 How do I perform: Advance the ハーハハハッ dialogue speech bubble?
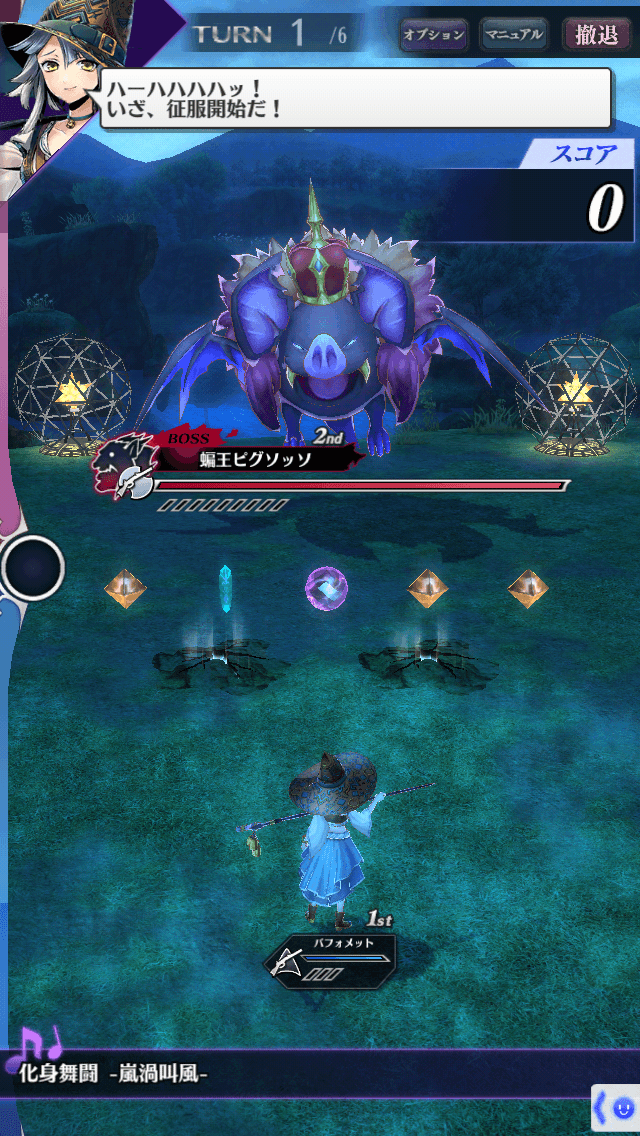coord(355,98)
